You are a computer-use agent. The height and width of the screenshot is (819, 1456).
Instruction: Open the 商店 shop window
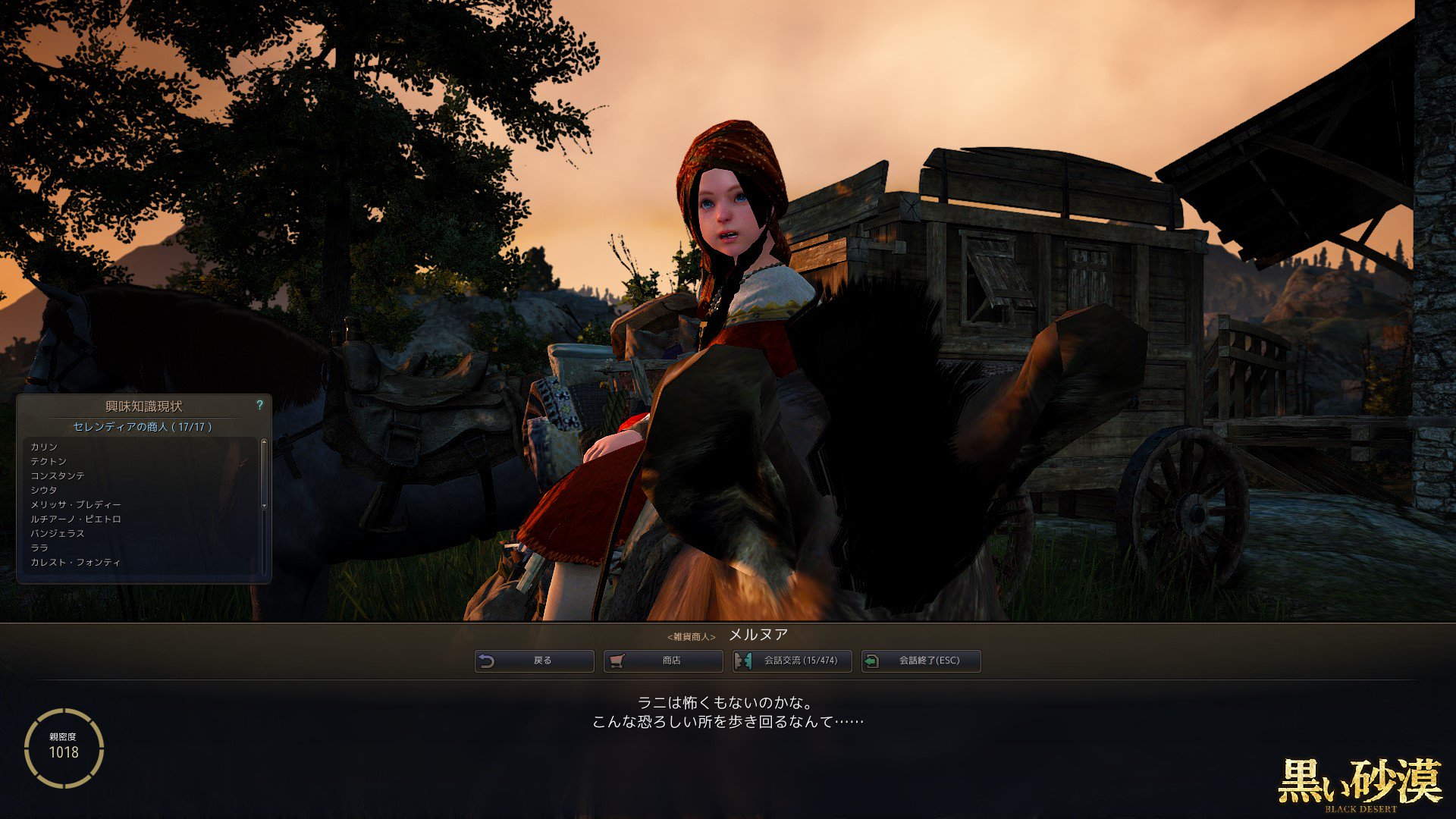[664, 661]
